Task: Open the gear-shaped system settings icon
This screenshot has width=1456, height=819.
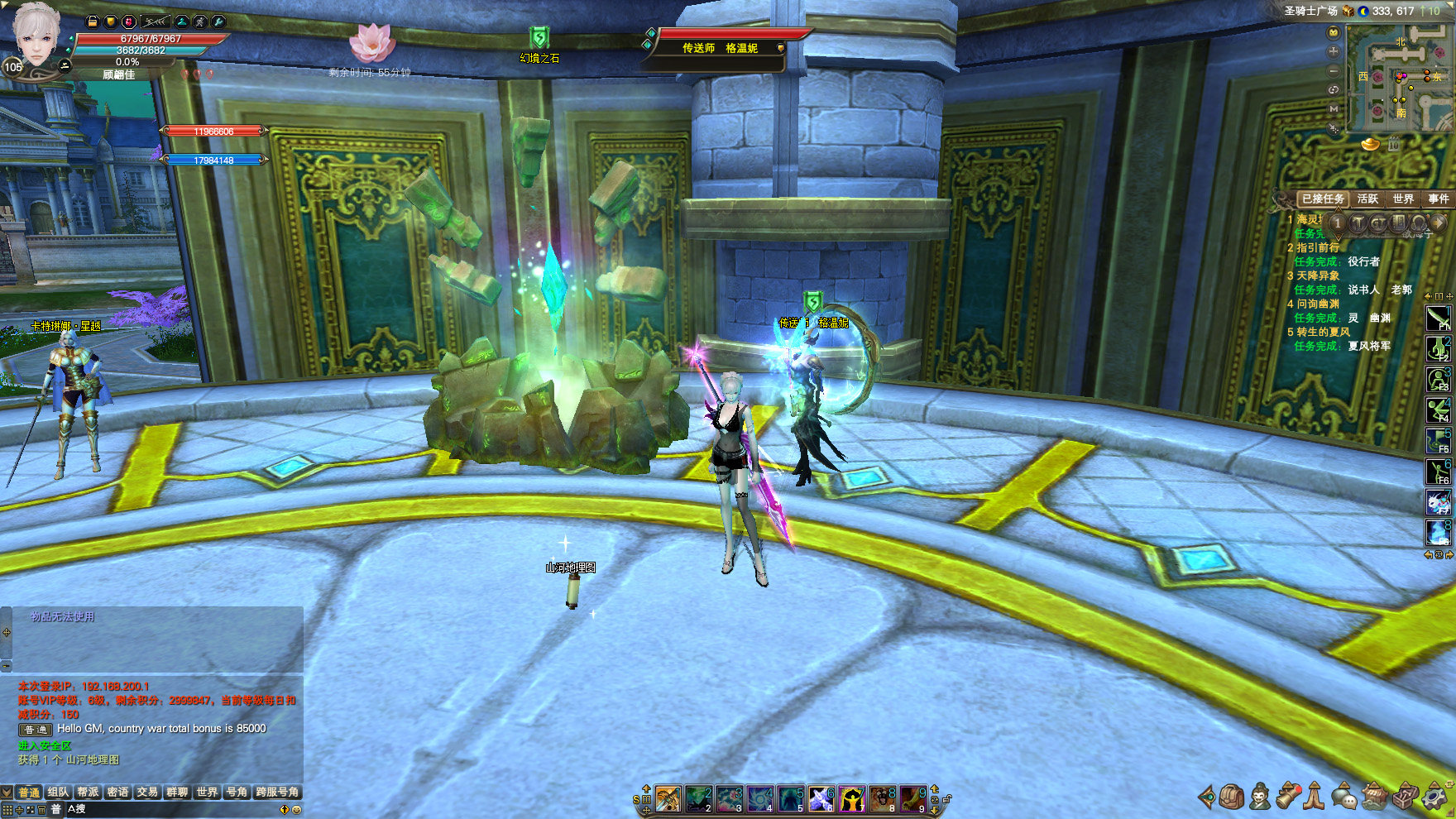Action: [x=1434, y=797]
